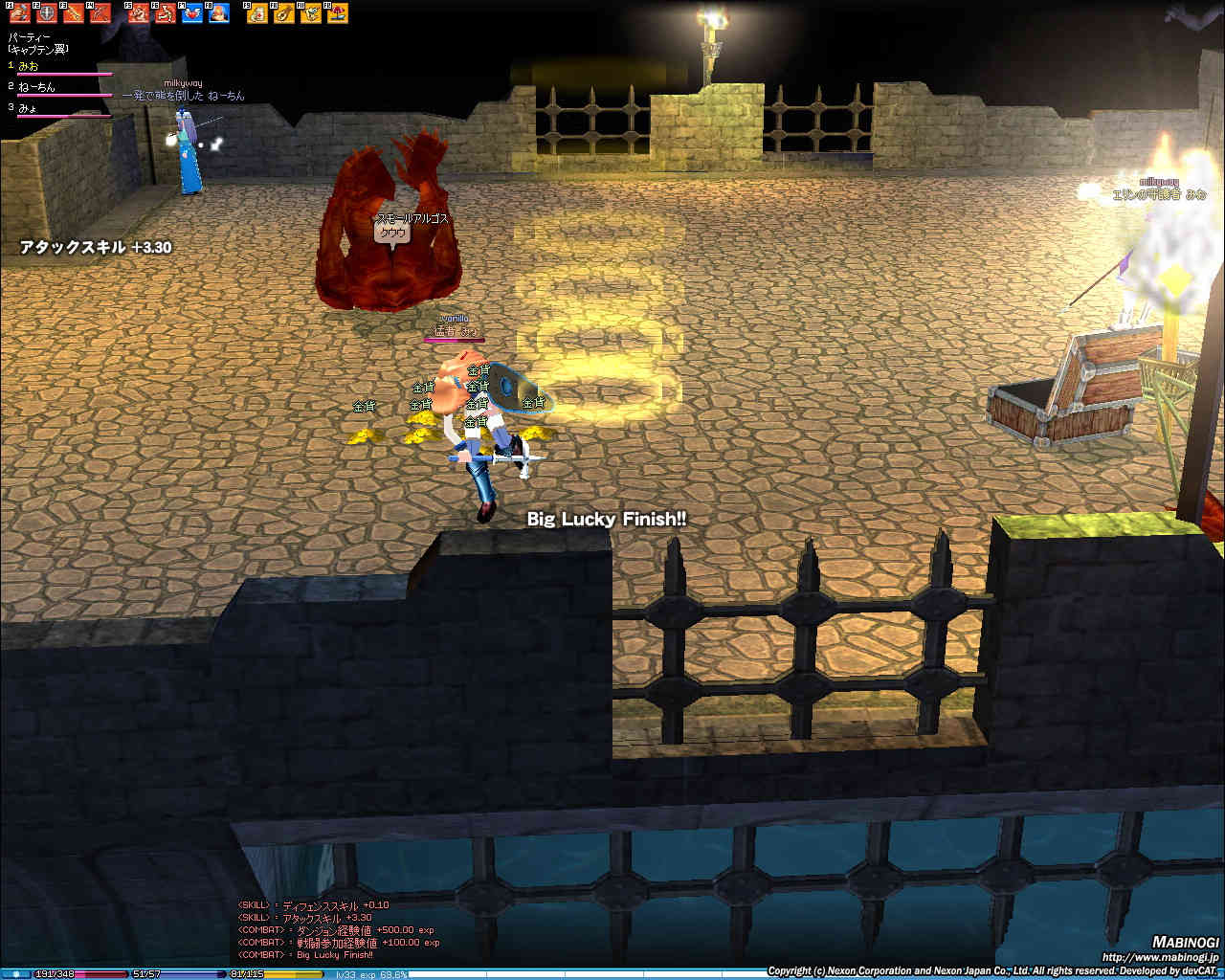Cast the winged heart healing skill
Screen dimensions: 1225x980
(x=191, y=13)
